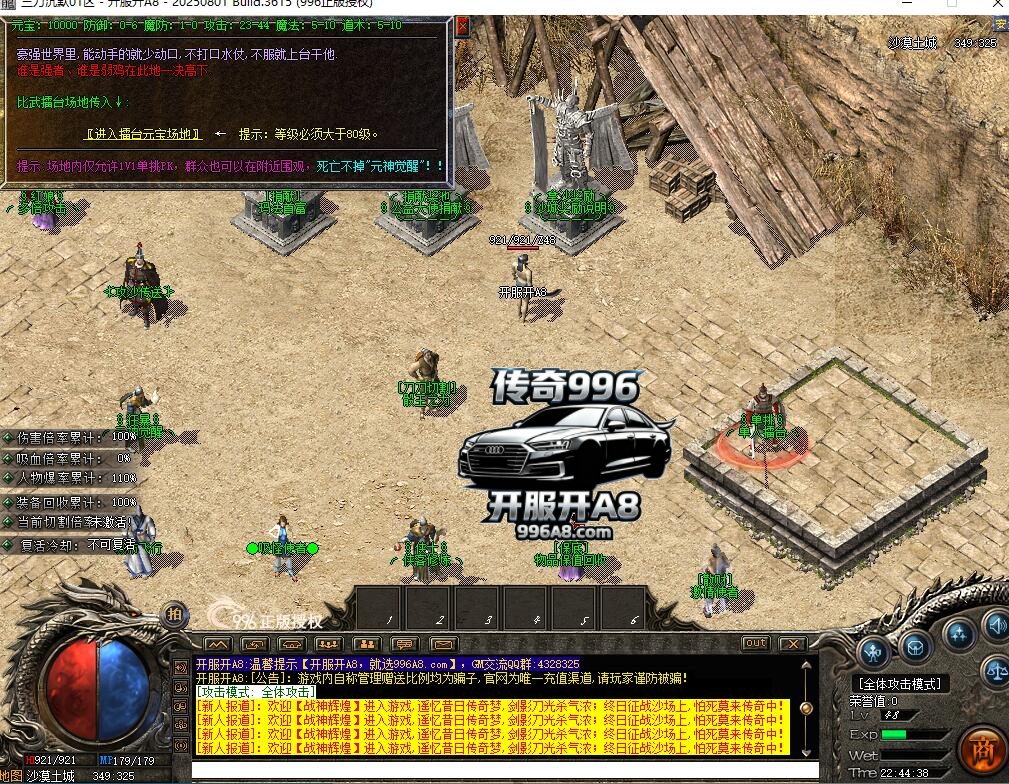Open the character equipment panel icon

point(875,651)
